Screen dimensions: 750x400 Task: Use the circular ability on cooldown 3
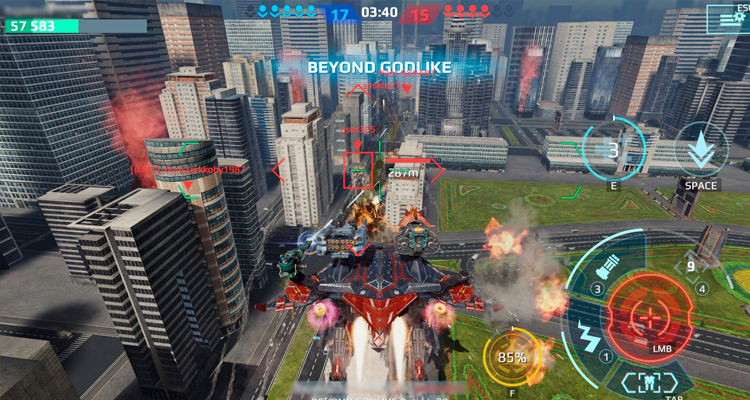(x=614, y=151)
